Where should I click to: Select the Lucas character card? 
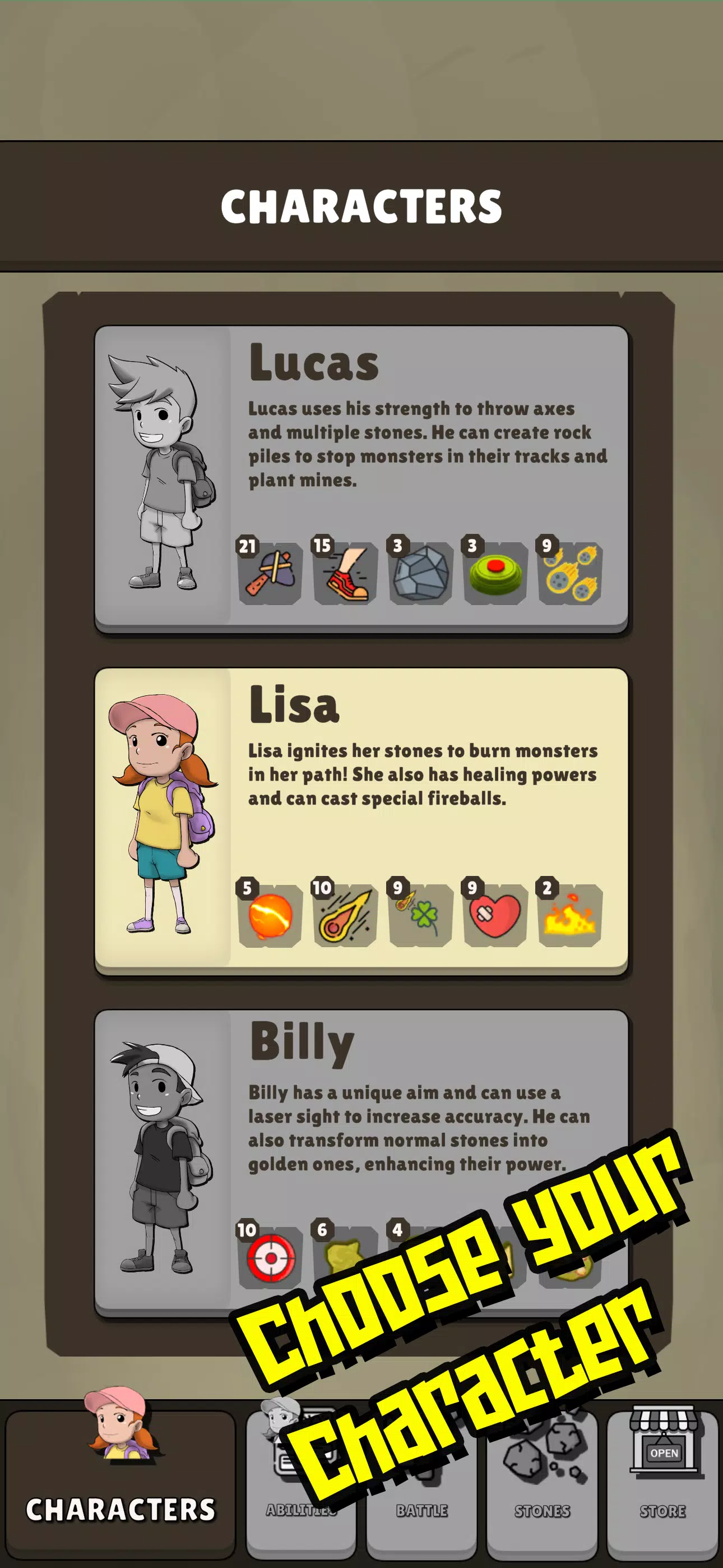pyautogui.click(x=361, y=478)
